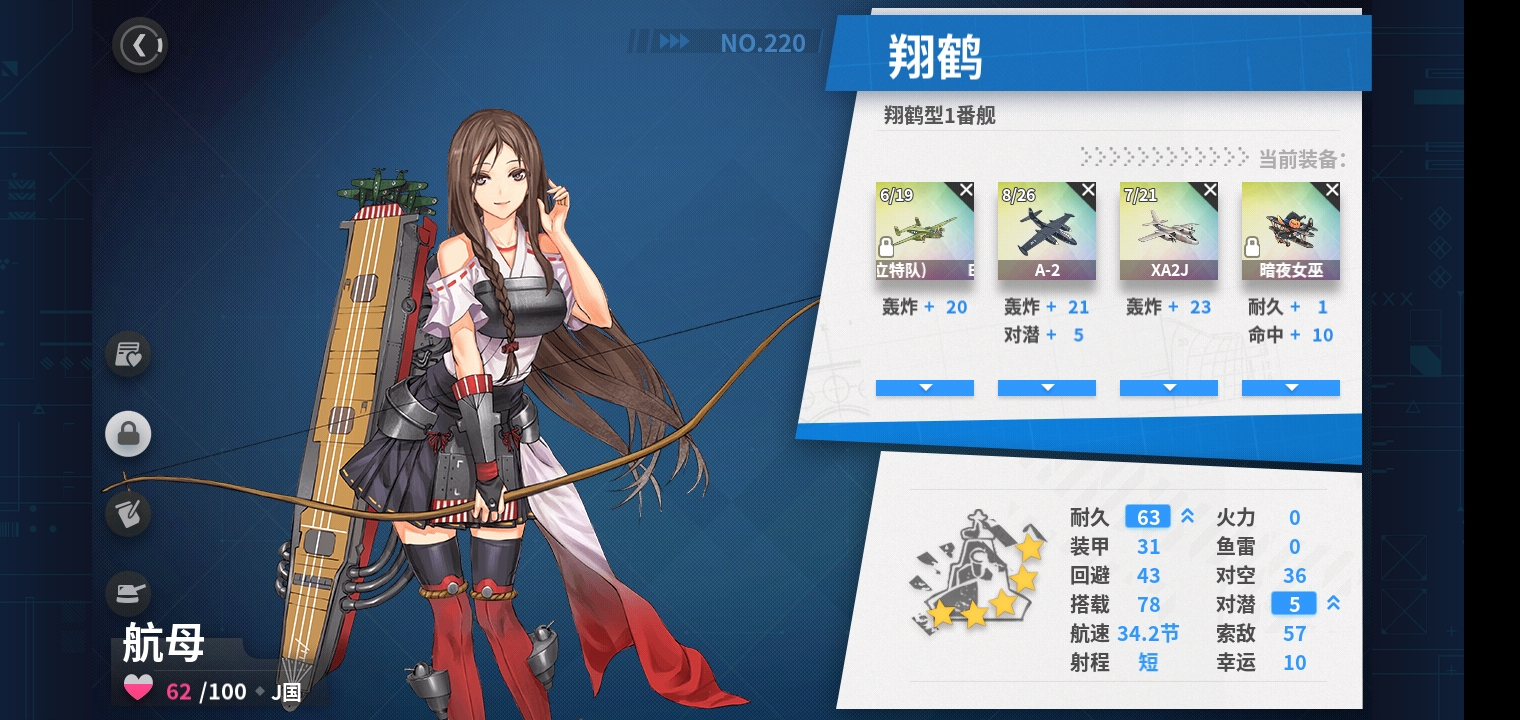1520x720 pixels.
Task: Unequip the XA2J plane via its X button
Action: [1209, 189]
